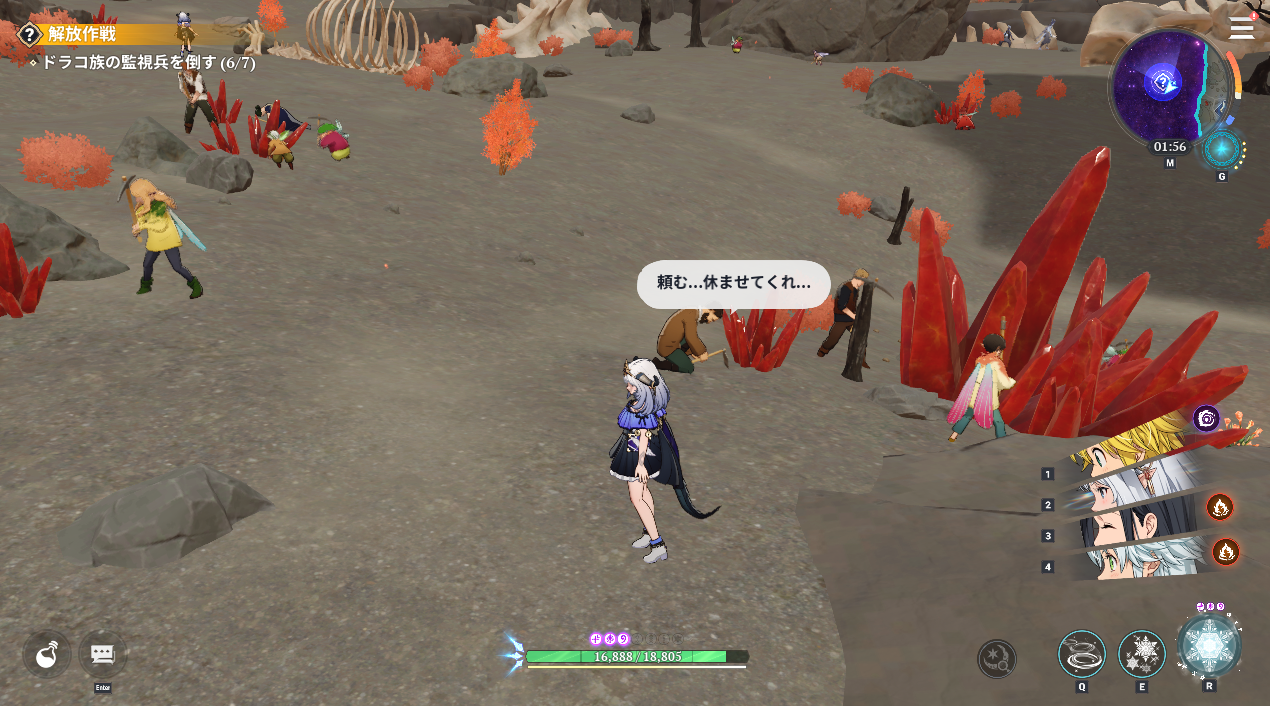
Task: Open the 解放作戦 quest tracker
Action: [x=82, y=34]
